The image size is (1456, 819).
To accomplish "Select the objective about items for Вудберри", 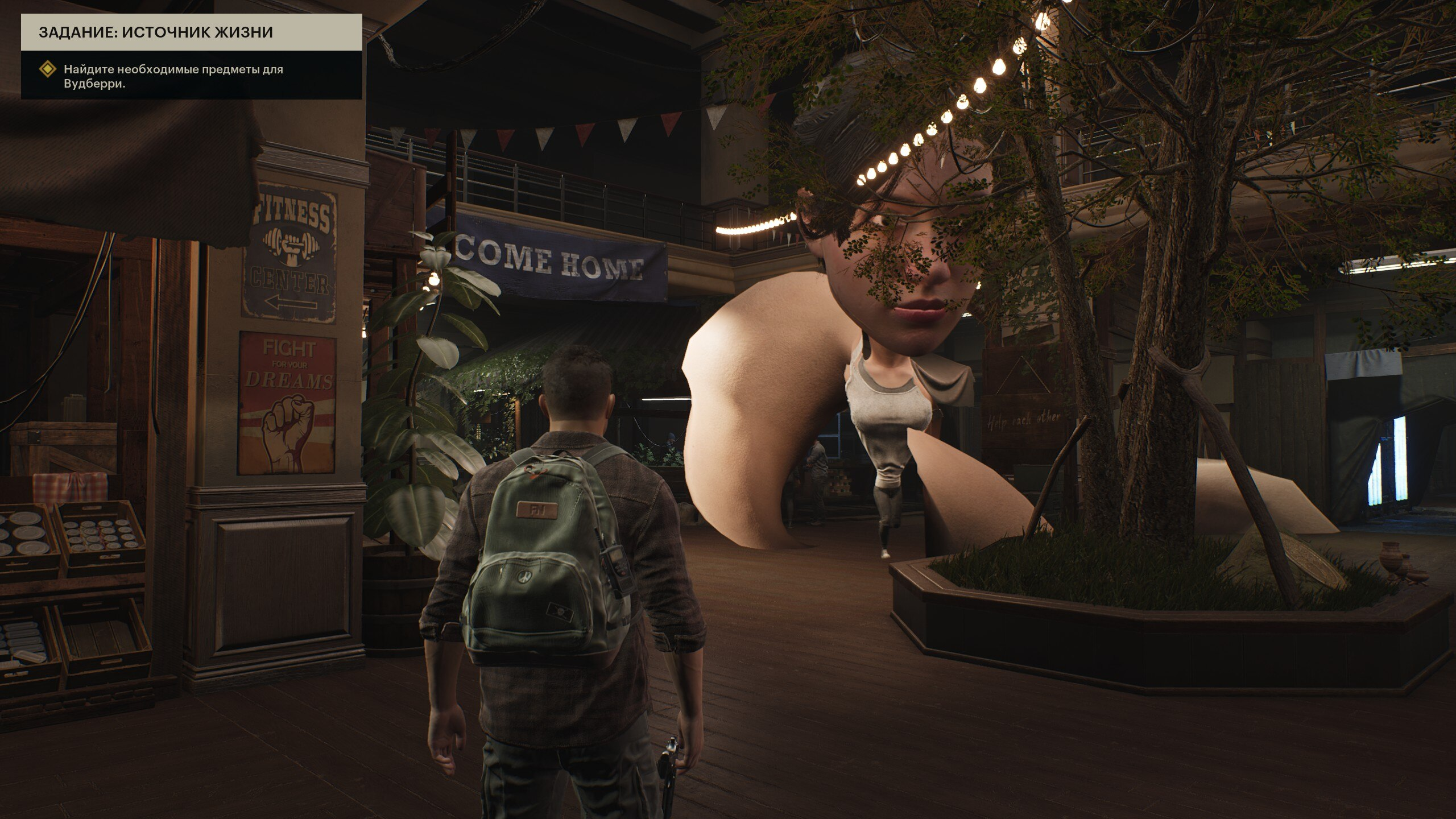I will 173,77.
